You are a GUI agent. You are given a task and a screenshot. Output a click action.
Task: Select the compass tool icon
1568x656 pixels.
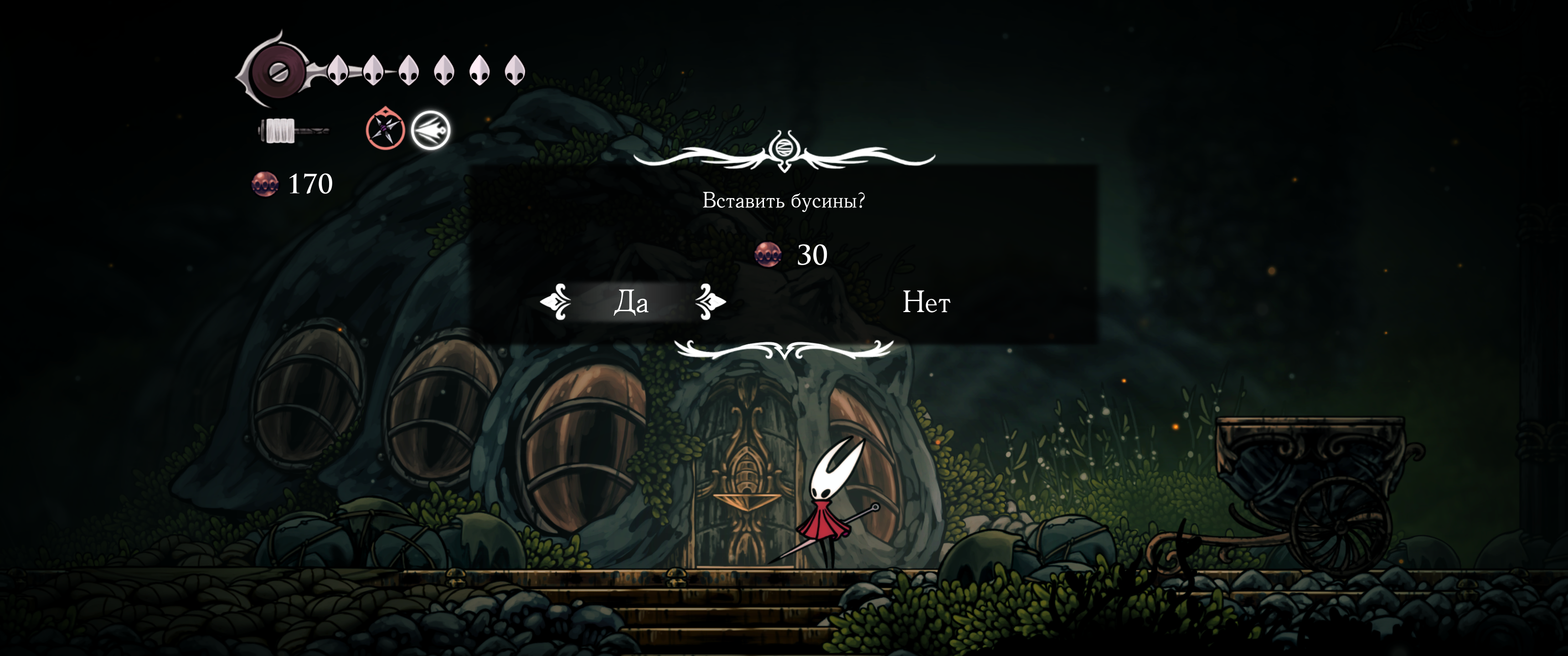(x=385, y=128)
